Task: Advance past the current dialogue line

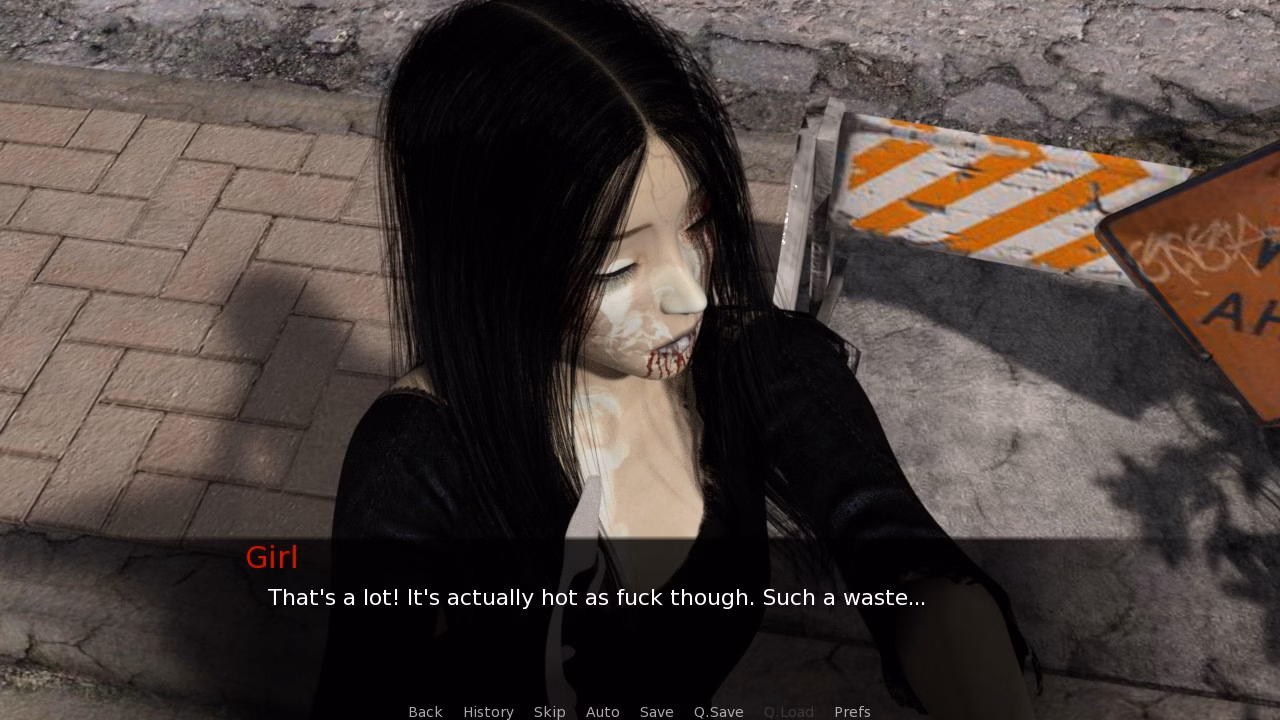Action: point(596,598)
